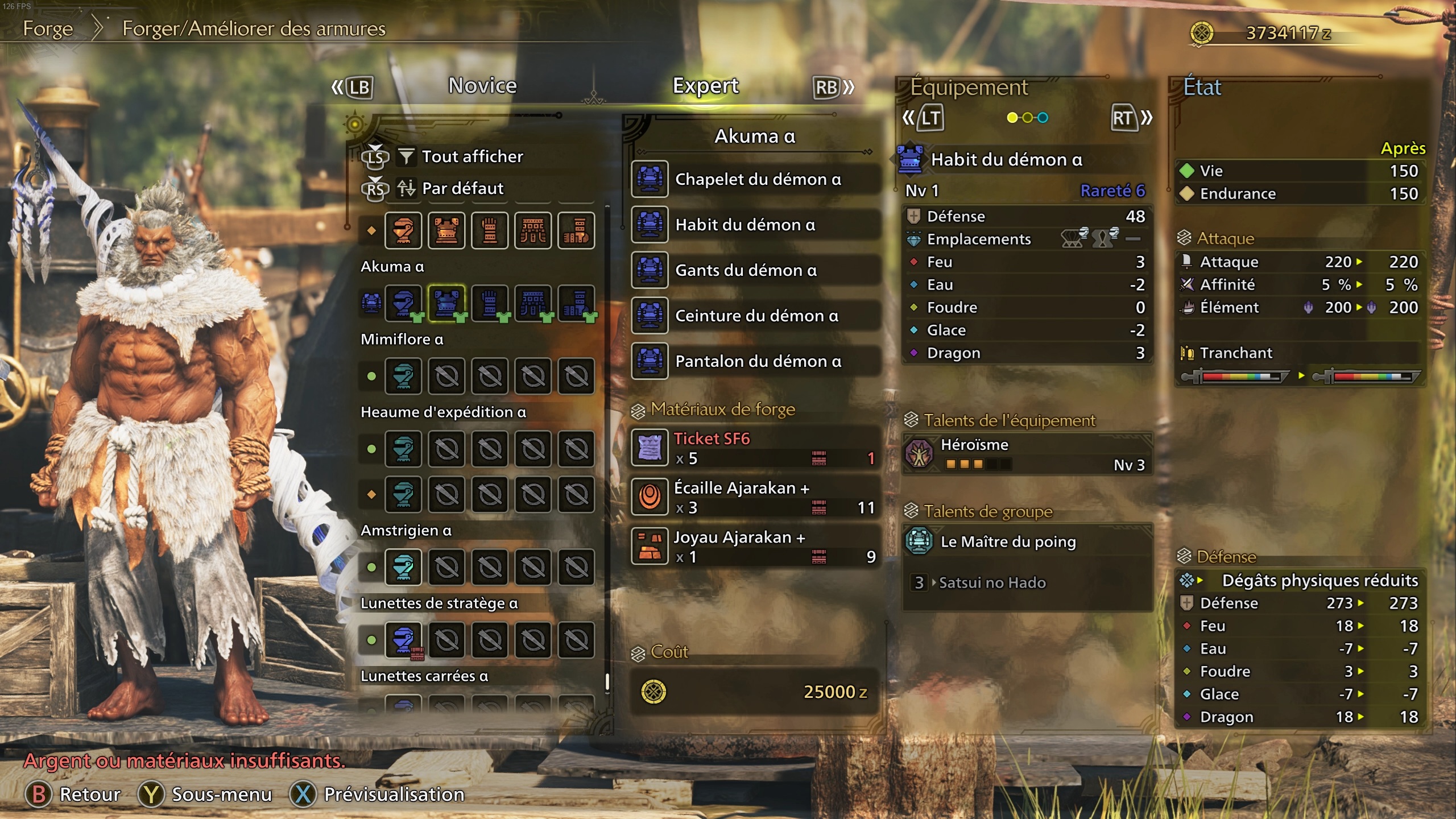
Task: Select the highlighted Akuma α chest icon
Action: 446,303
